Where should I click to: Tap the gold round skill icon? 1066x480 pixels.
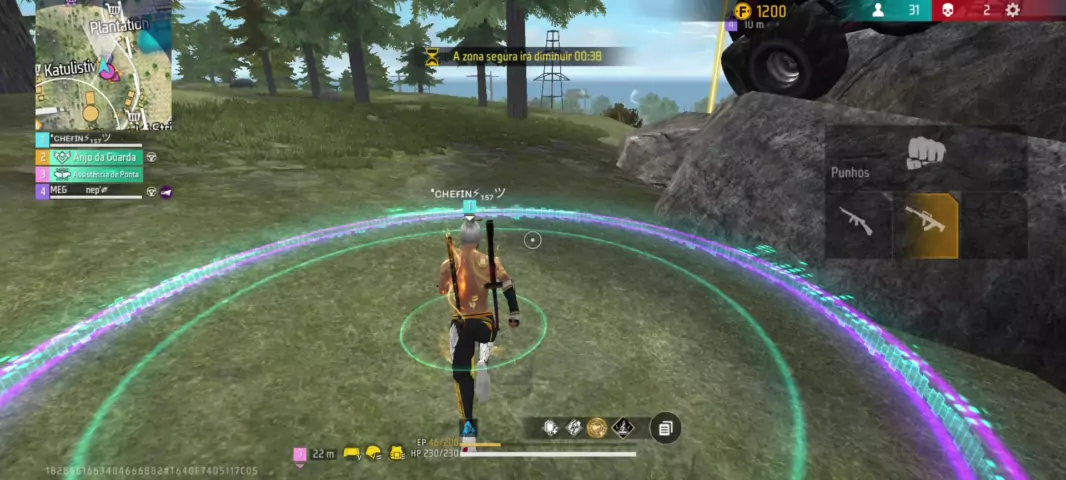597,428
